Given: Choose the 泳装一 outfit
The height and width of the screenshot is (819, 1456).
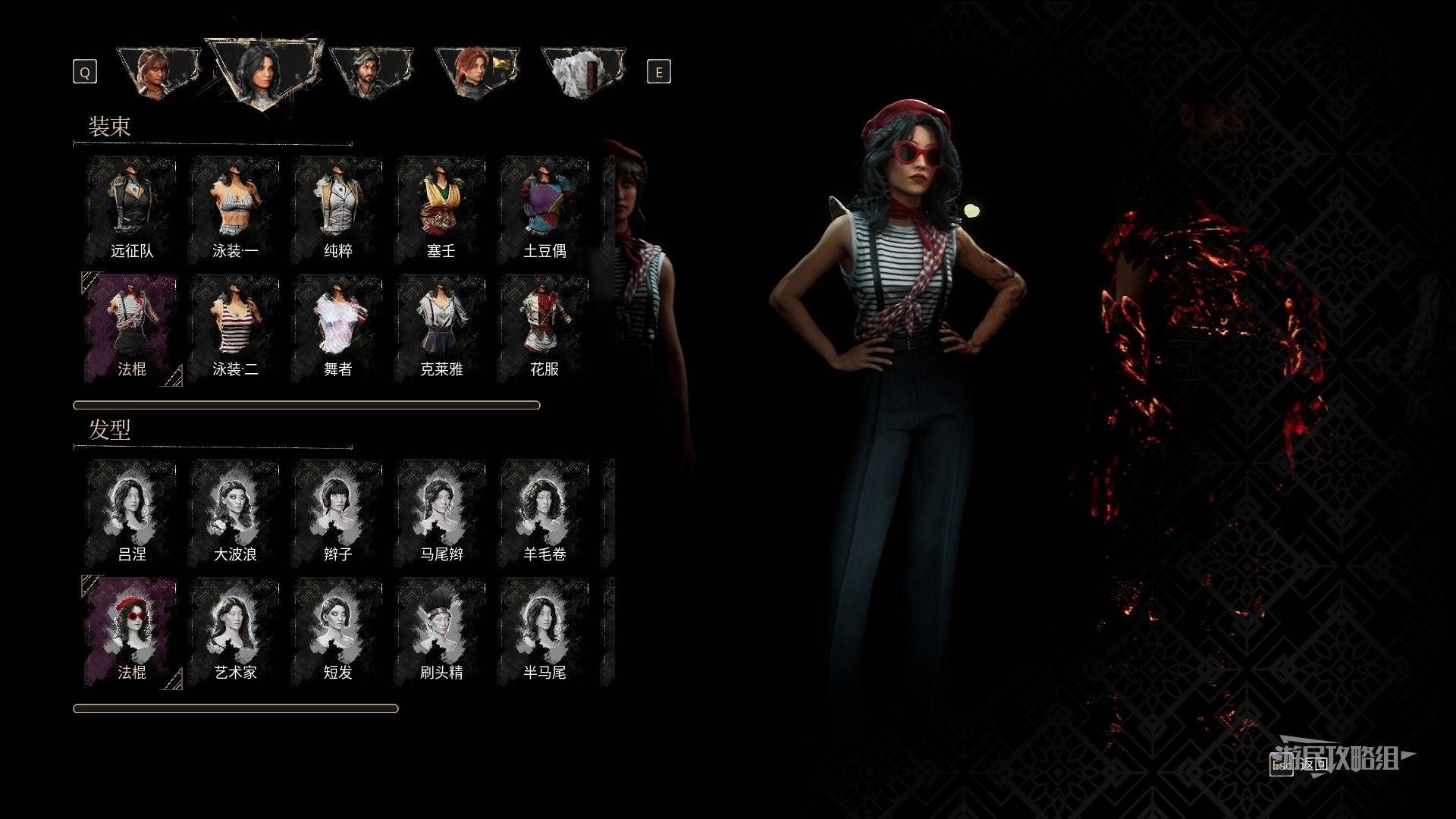Looking at the screenshot, I should tap(235, 209).
